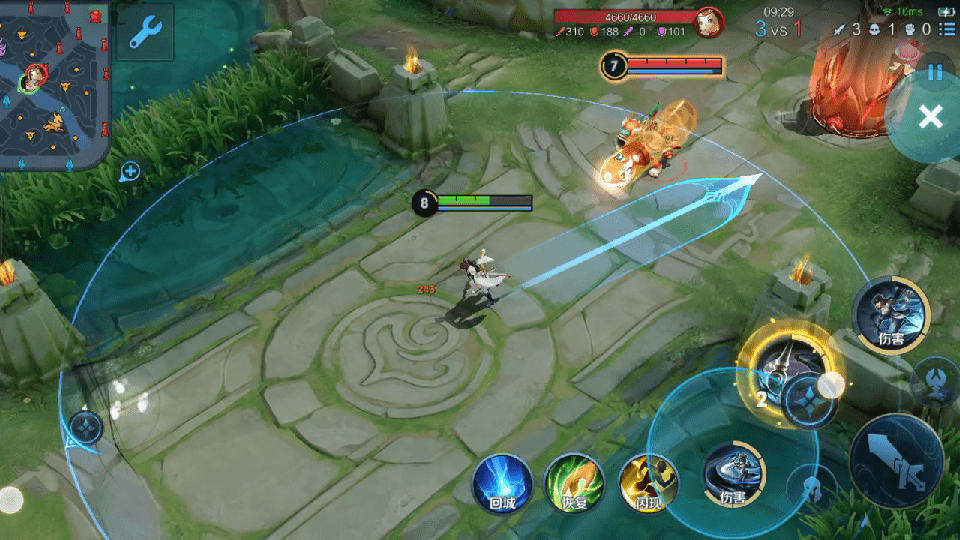Cancel skill cast with the X button
The height and width of the screenshot is (540, 960).
(930, 117)
